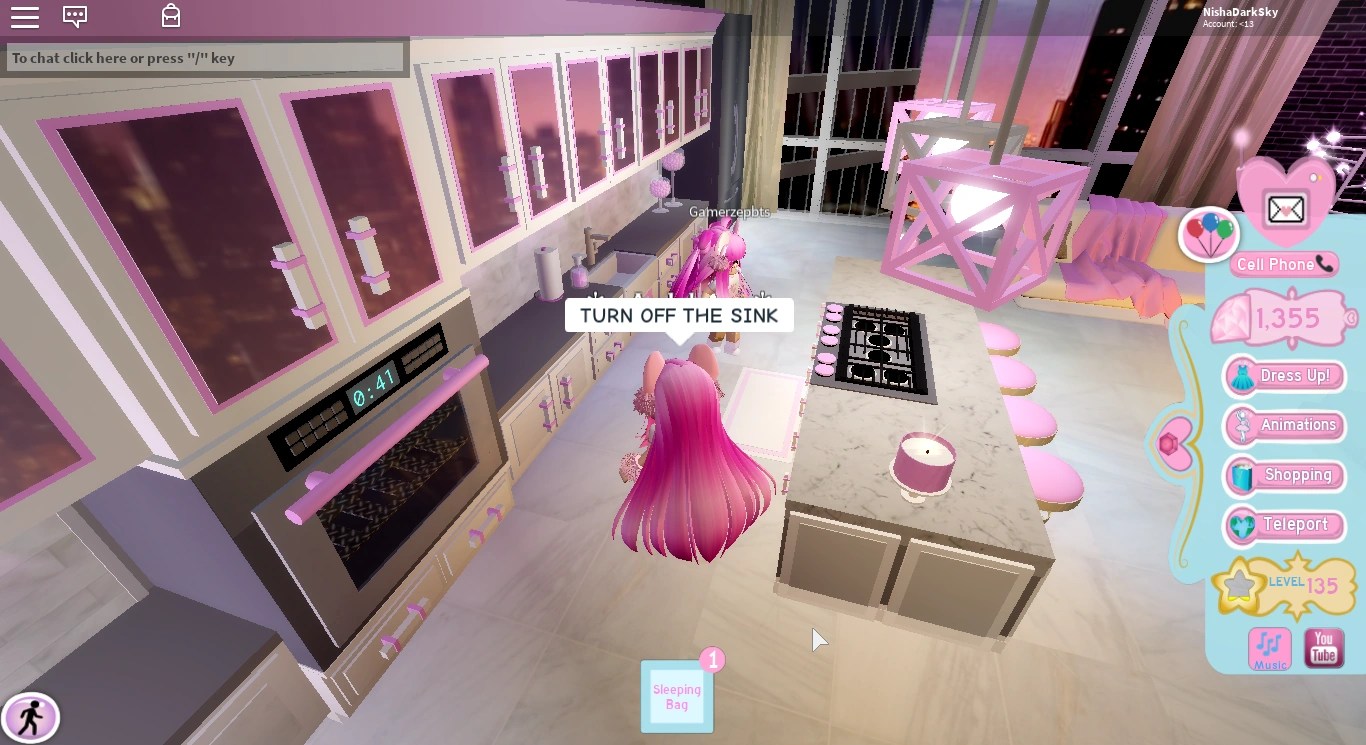This screenshot has height=745, width=1366.
Task: Open the Music player icon
Action: (1268, 649)
